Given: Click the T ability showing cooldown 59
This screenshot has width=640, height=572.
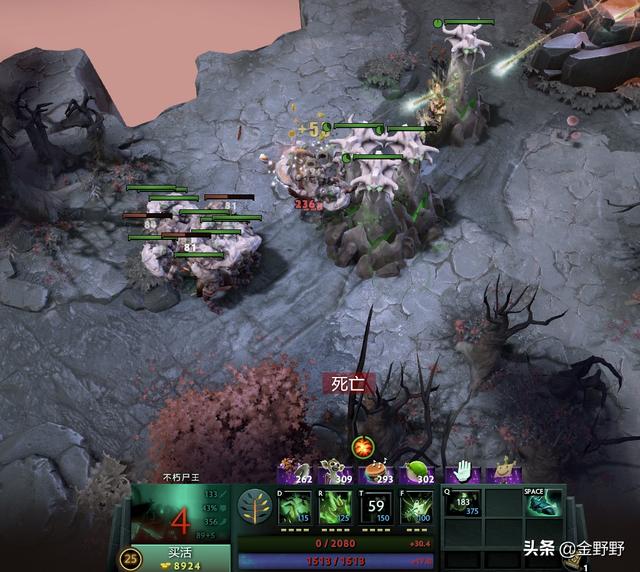Looking at the screenshot, I should tap(376, 507).
